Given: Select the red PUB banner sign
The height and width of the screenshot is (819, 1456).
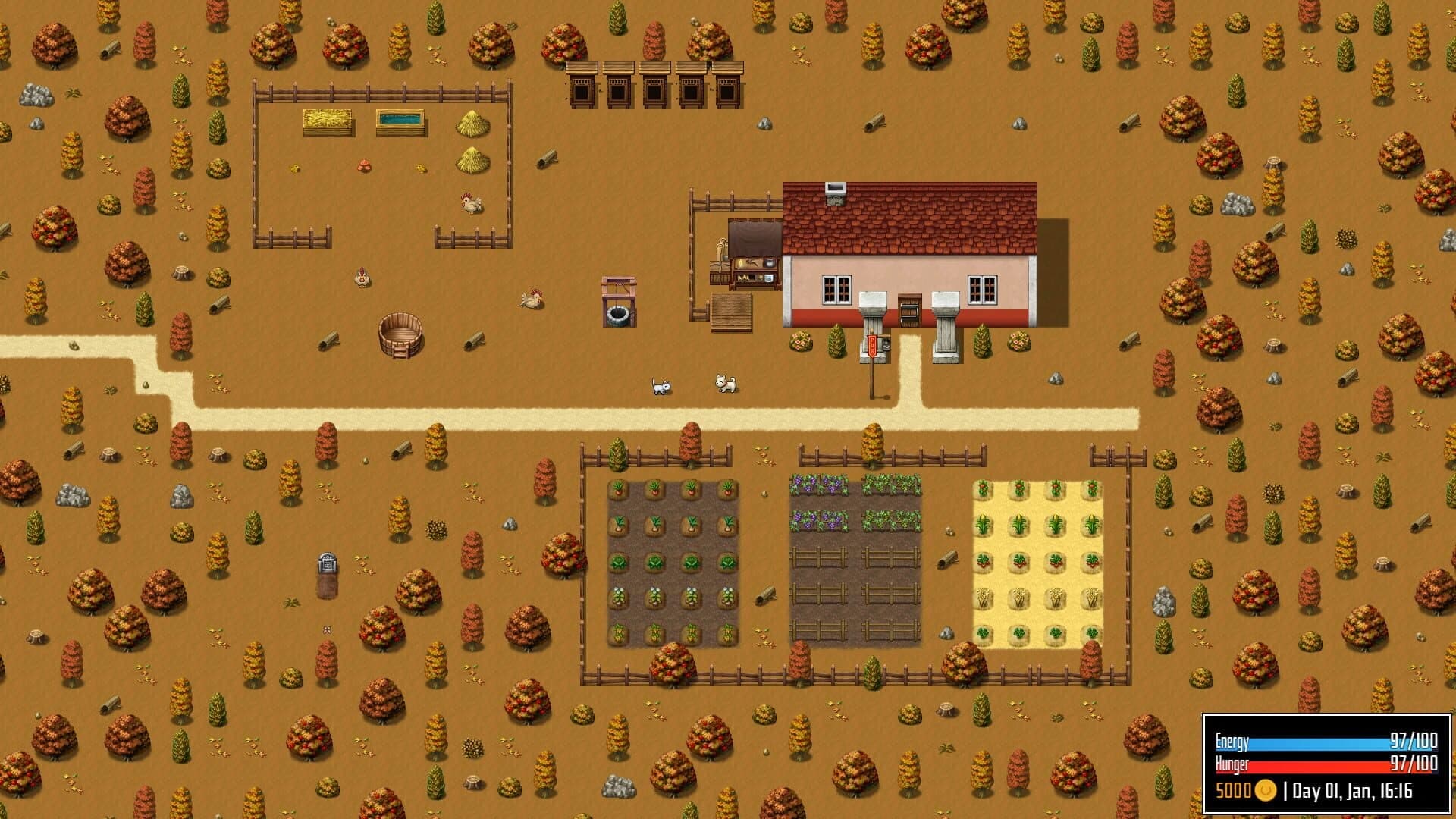Looking at the screenshot, I should click(873, 347).
